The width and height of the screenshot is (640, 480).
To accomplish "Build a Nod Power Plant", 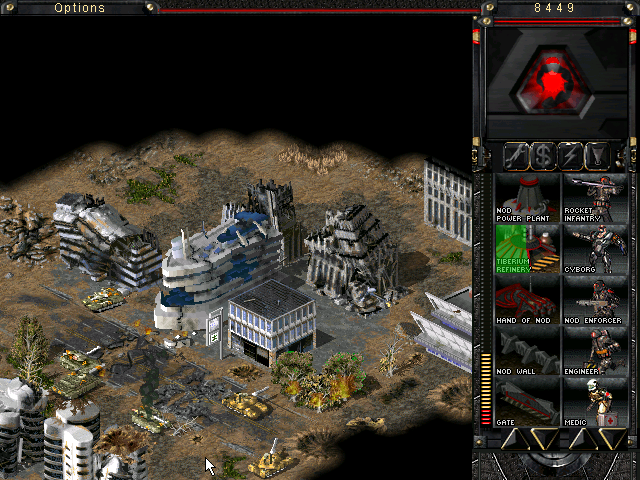I will pos(526,196).
